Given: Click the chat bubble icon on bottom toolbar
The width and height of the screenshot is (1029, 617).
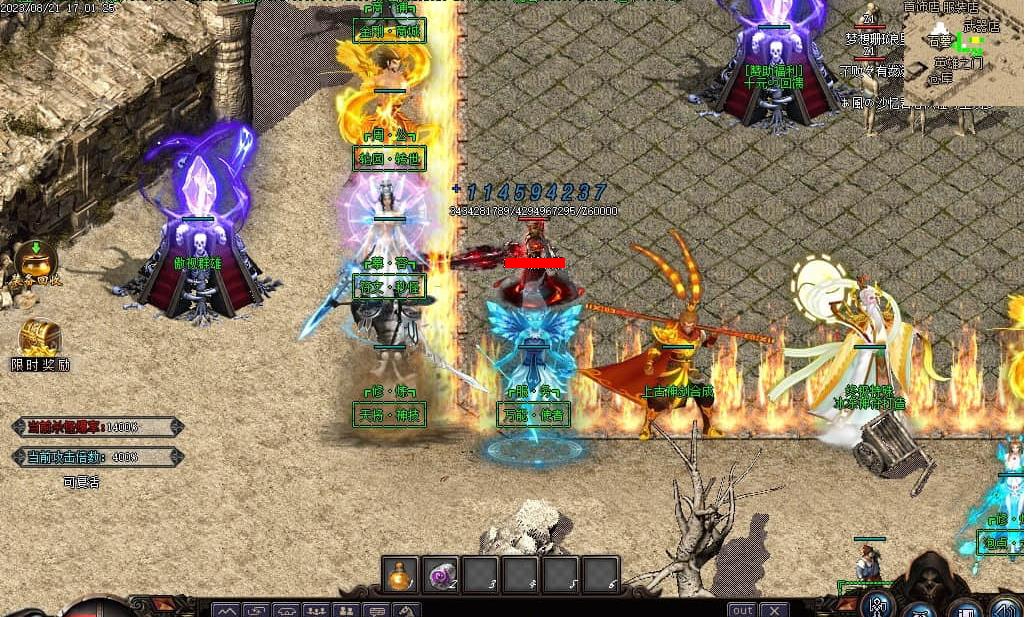Looking at the screenshot, I should point(377,611).
